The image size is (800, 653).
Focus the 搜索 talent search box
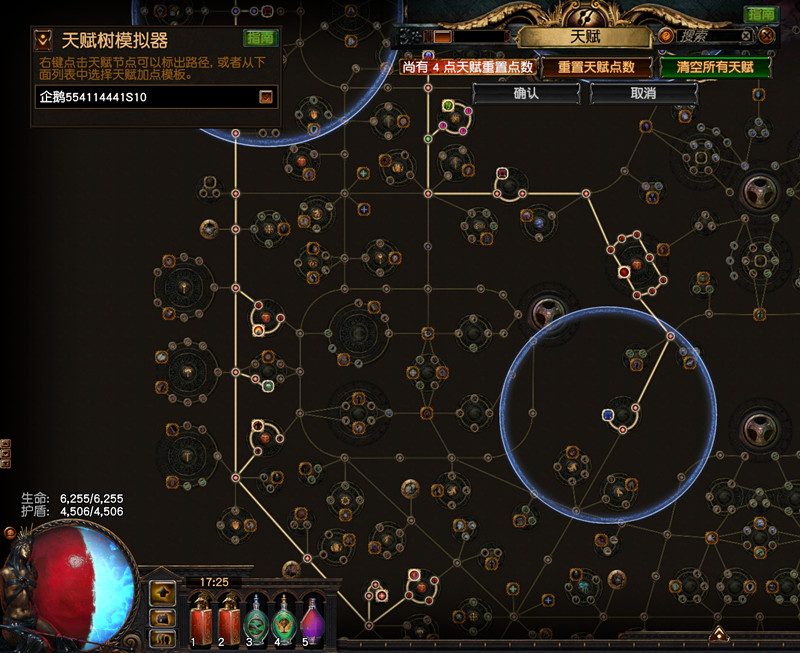tap(707, 36)
